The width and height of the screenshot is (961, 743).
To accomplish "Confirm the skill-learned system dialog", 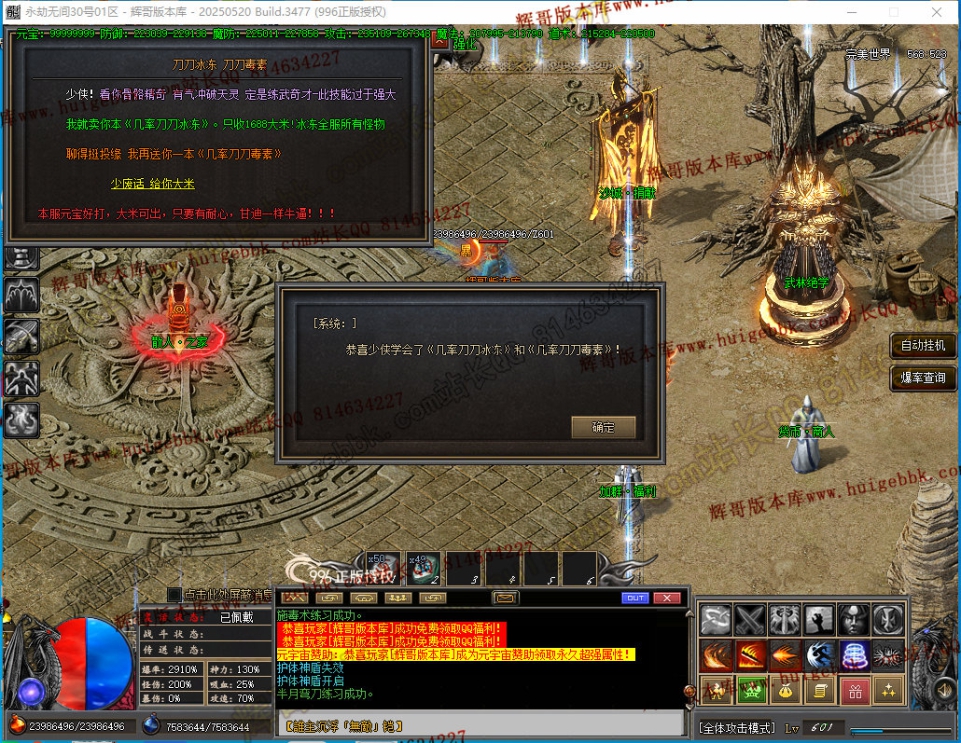I will coord(603,427).
